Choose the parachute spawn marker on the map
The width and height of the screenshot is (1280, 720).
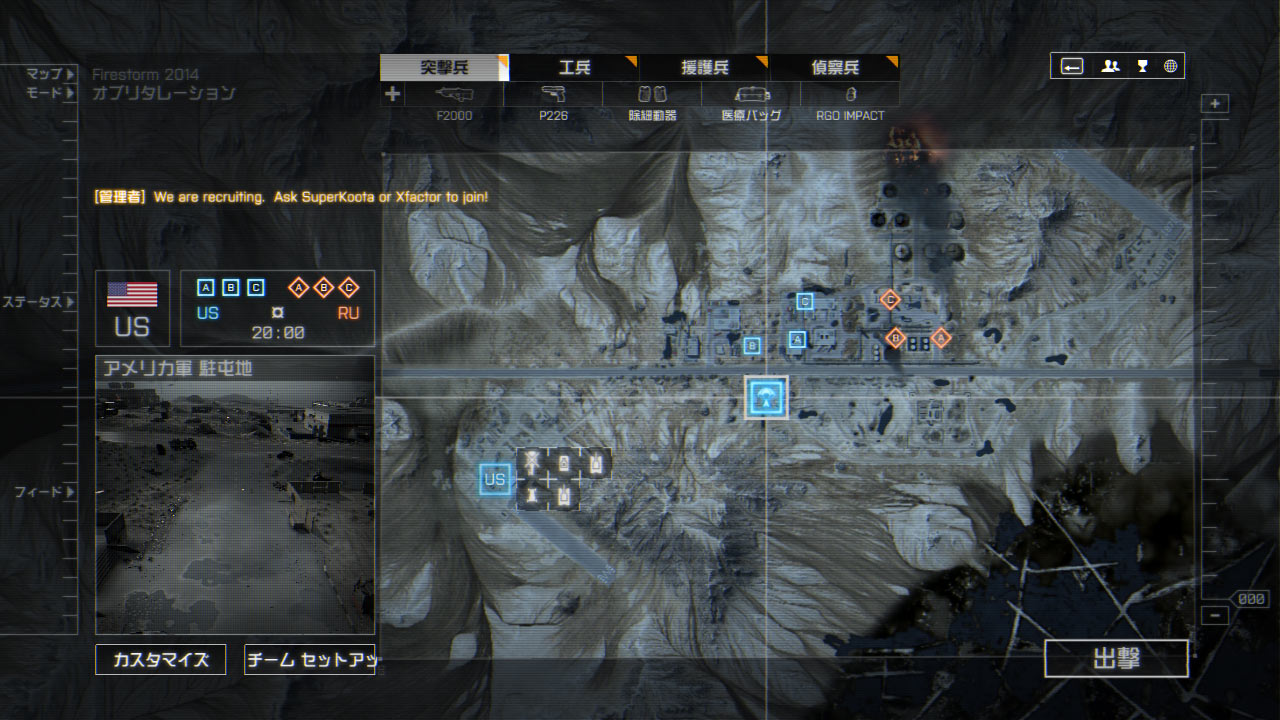click(x=767, y=398)
